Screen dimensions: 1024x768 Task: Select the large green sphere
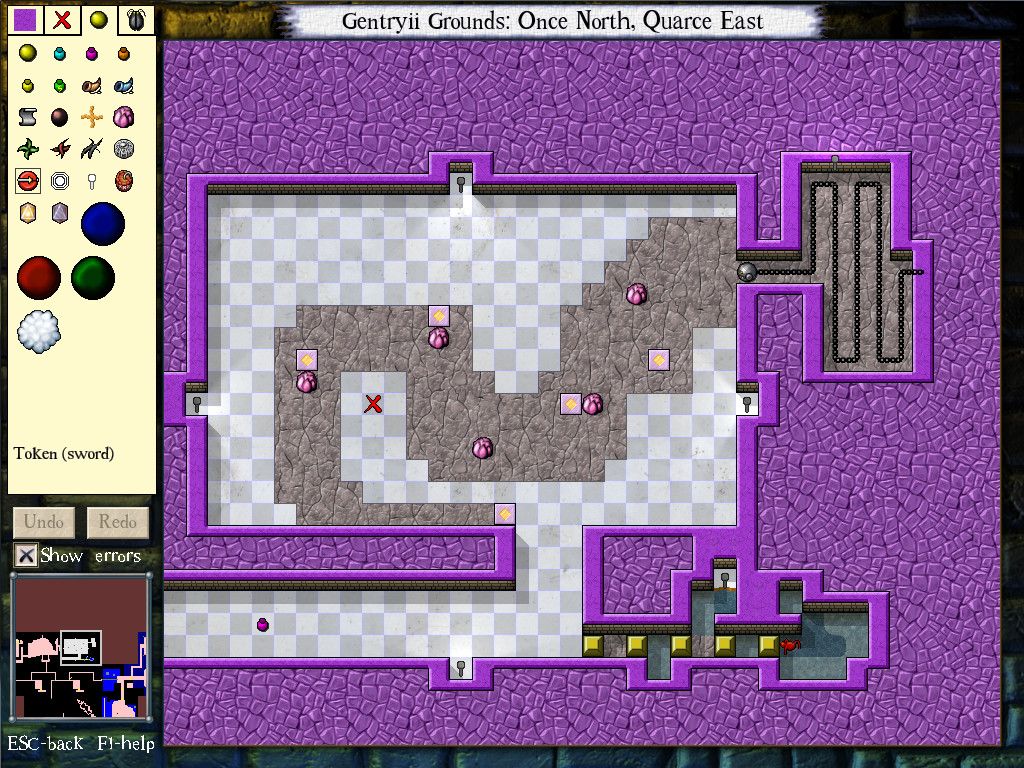pos(92,277)
